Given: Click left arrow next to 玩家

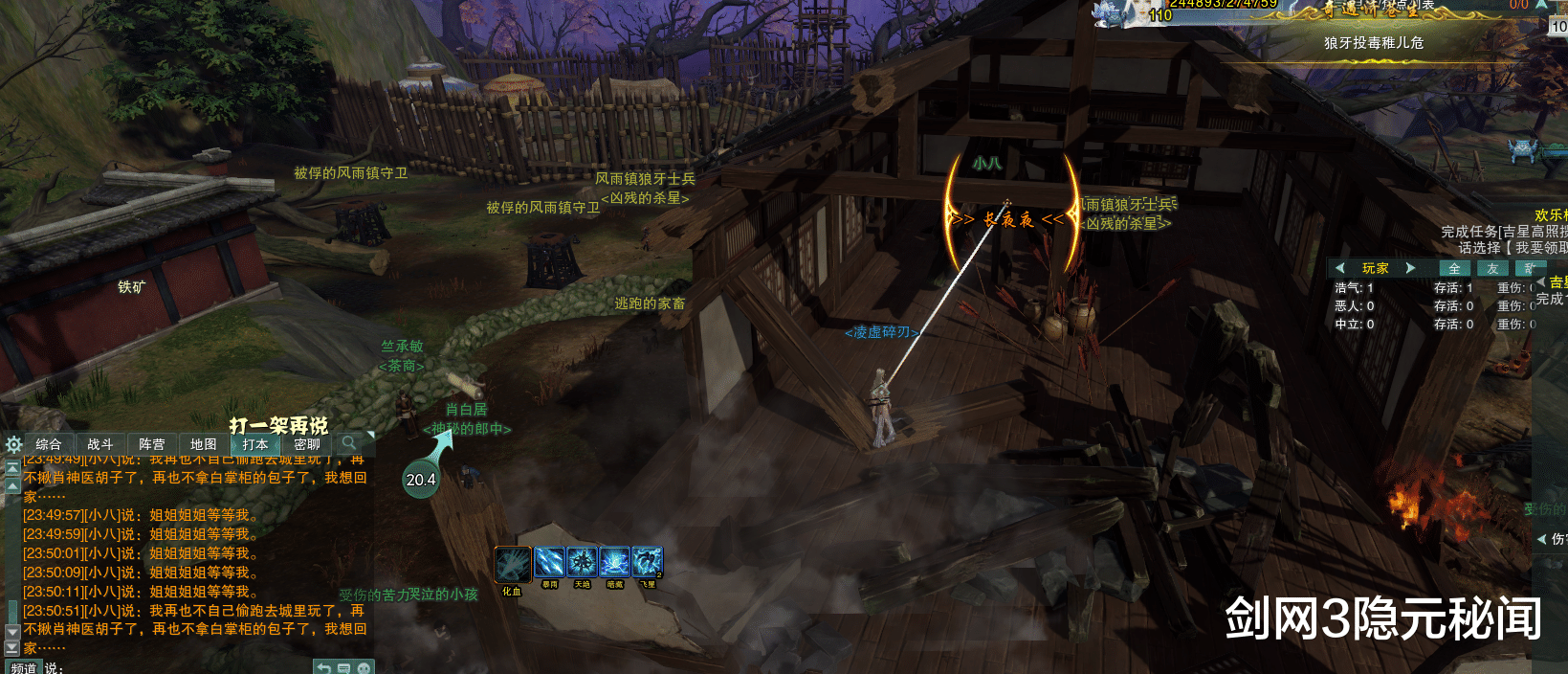Looking at the screenshot, I should pyautogui.click(x=1340, y=268).
